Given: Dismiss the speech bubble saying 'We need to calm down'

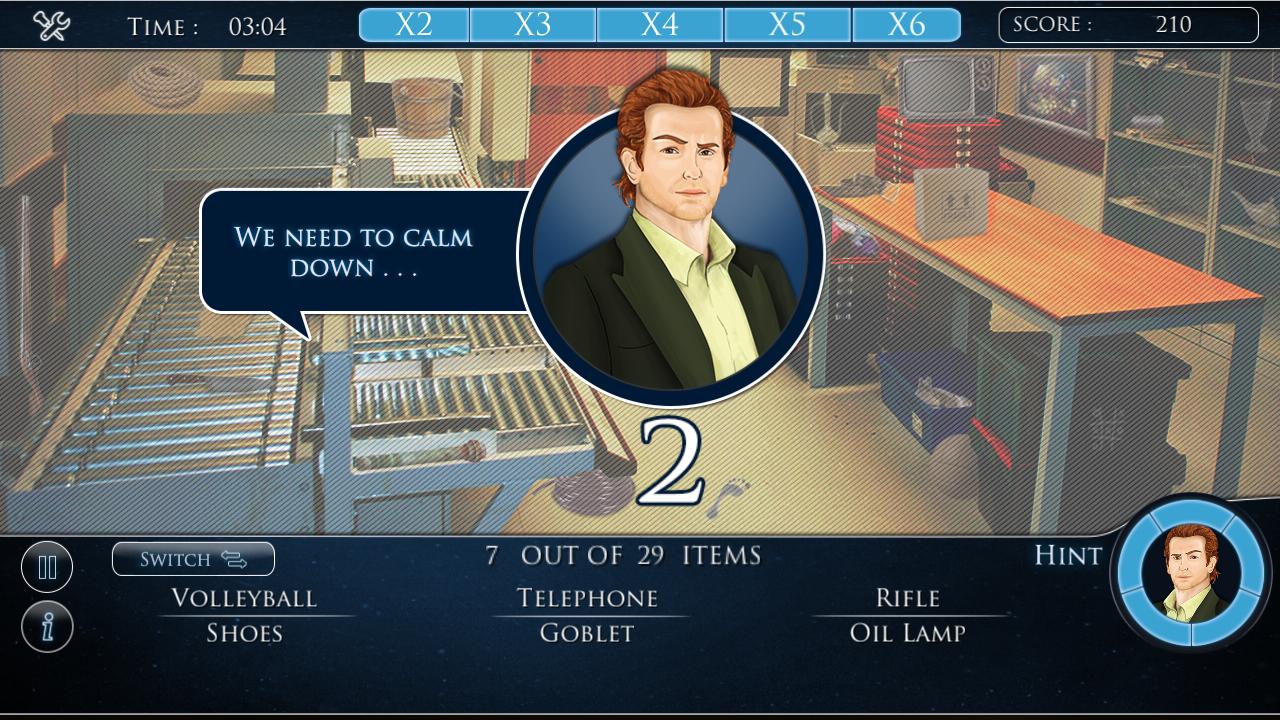Looking at the screenshot, I should pos(355,250).
